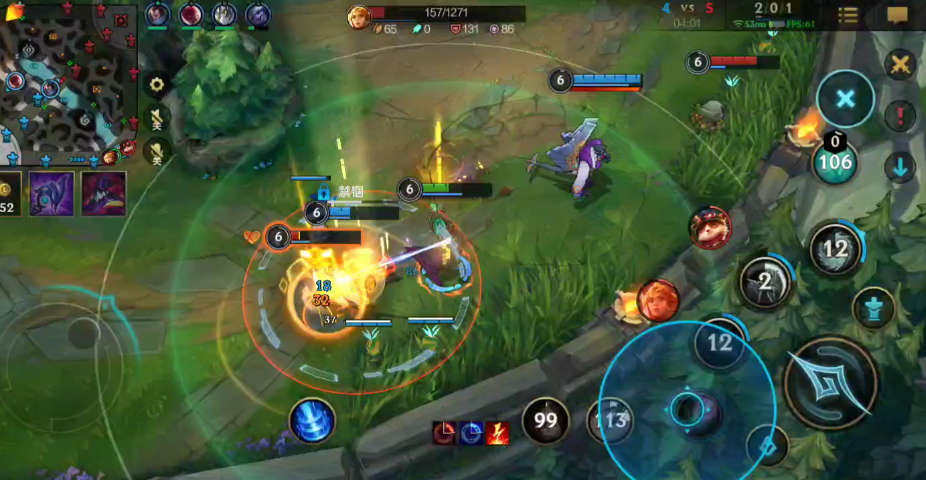
Task: Select the ability on cooldown showing 2
Action: coord(765,282)
